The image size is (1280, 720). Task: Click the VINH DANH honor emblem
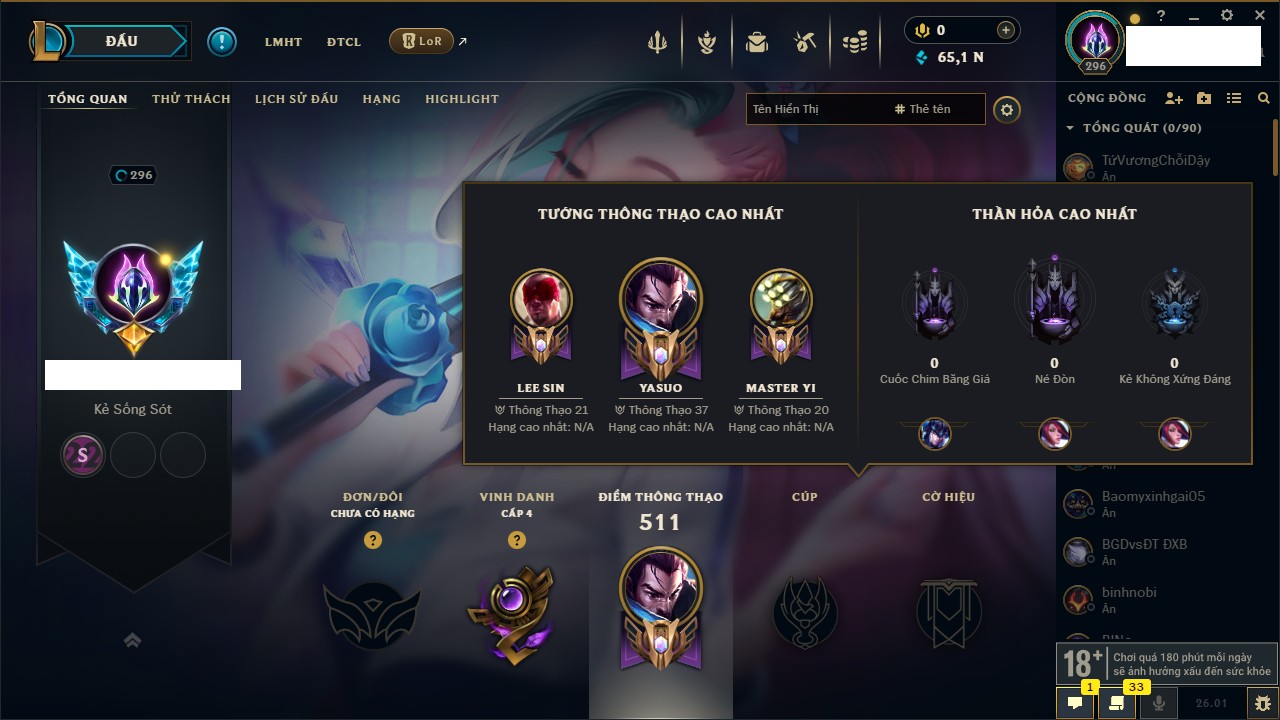(516, 612)
